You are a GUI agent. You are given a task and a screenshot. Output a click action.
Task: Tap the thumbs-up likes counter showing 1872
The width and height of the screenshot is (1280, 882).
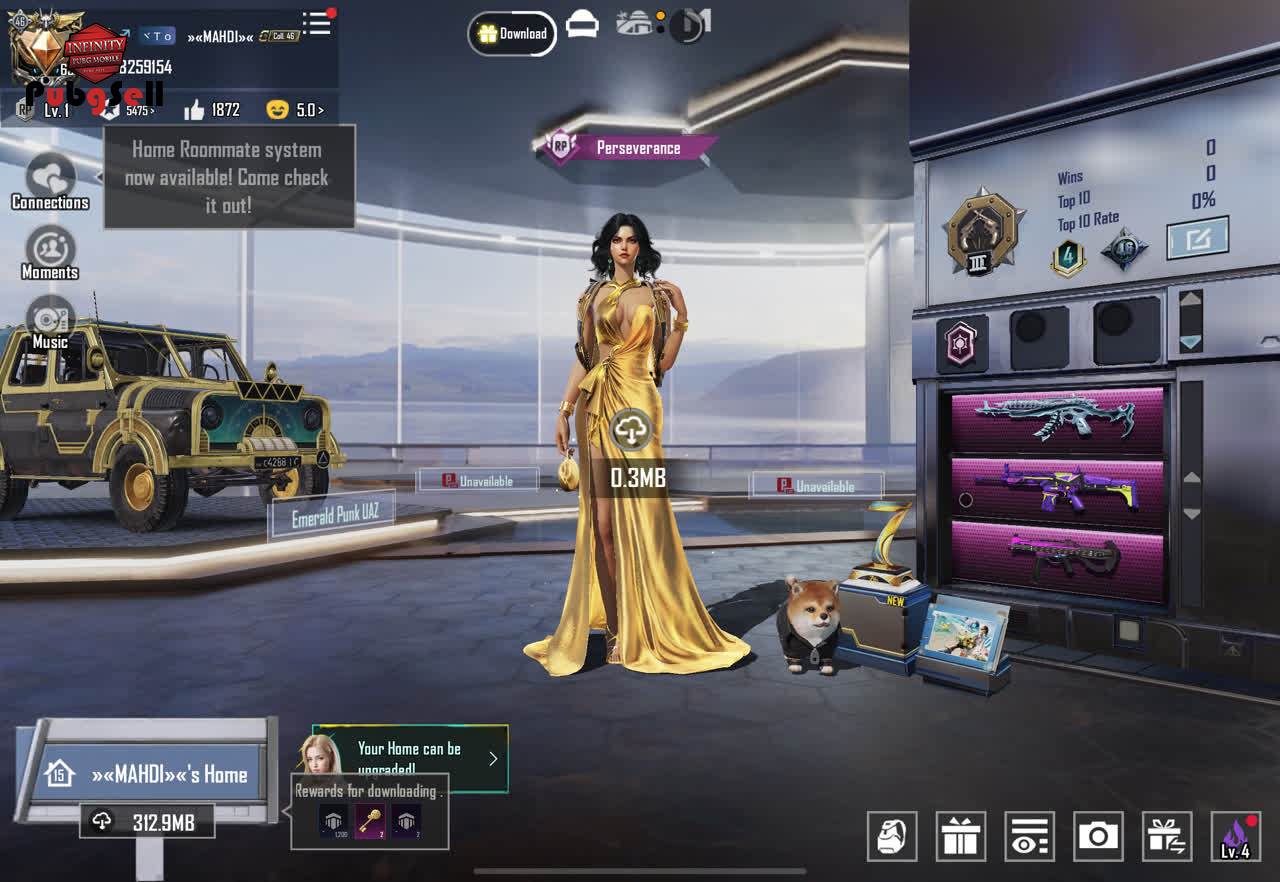tap(211, 110)
